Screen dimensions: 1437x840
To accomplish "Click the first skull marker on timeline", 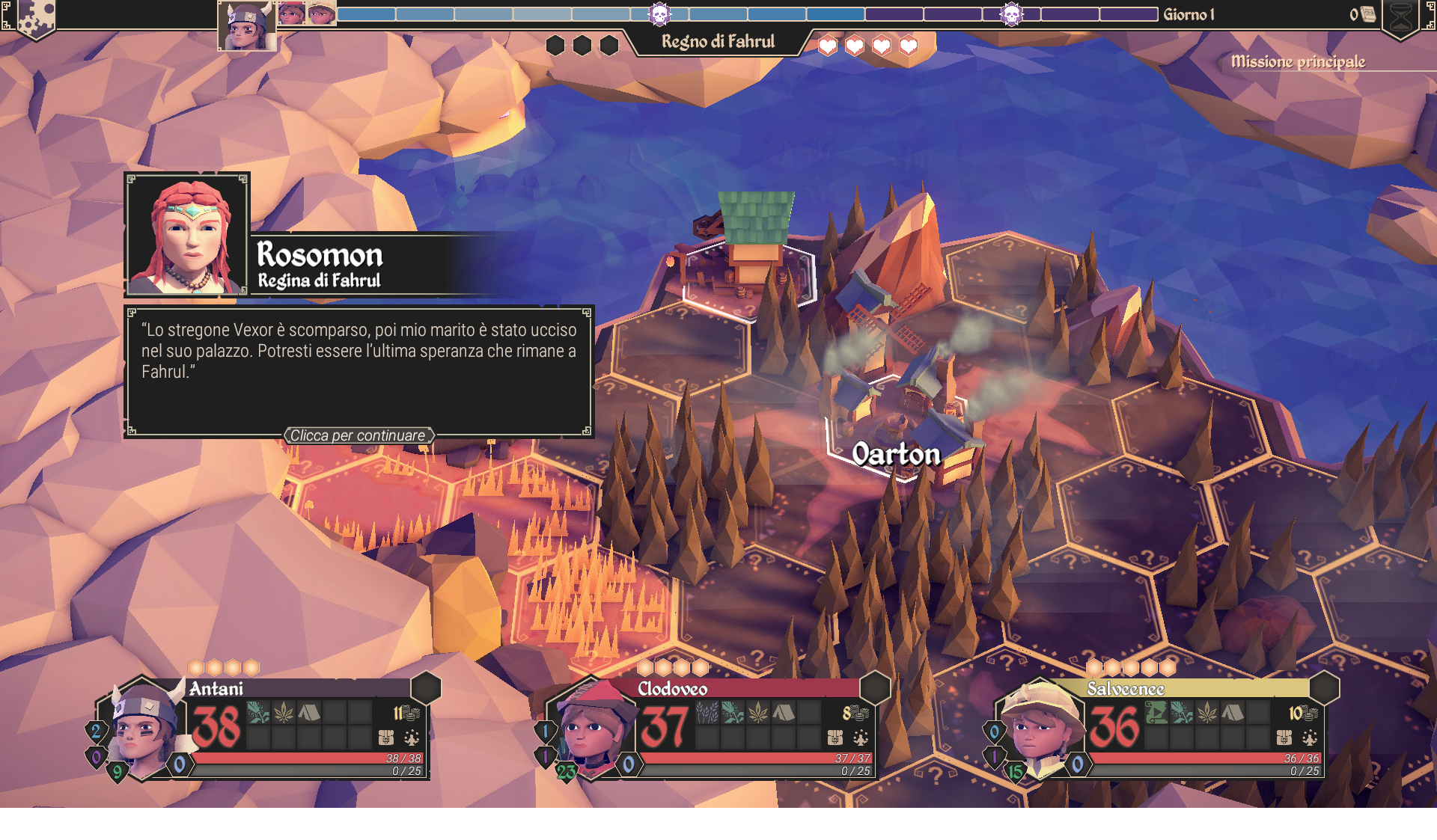I will point(659,14).
